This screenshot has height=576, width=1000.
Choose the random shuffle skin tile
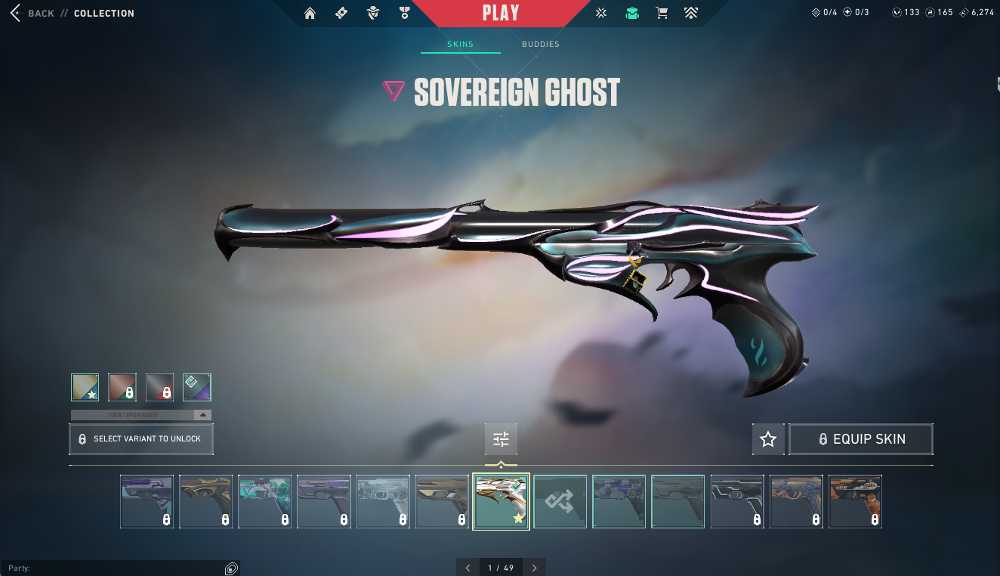pos(560,501)
